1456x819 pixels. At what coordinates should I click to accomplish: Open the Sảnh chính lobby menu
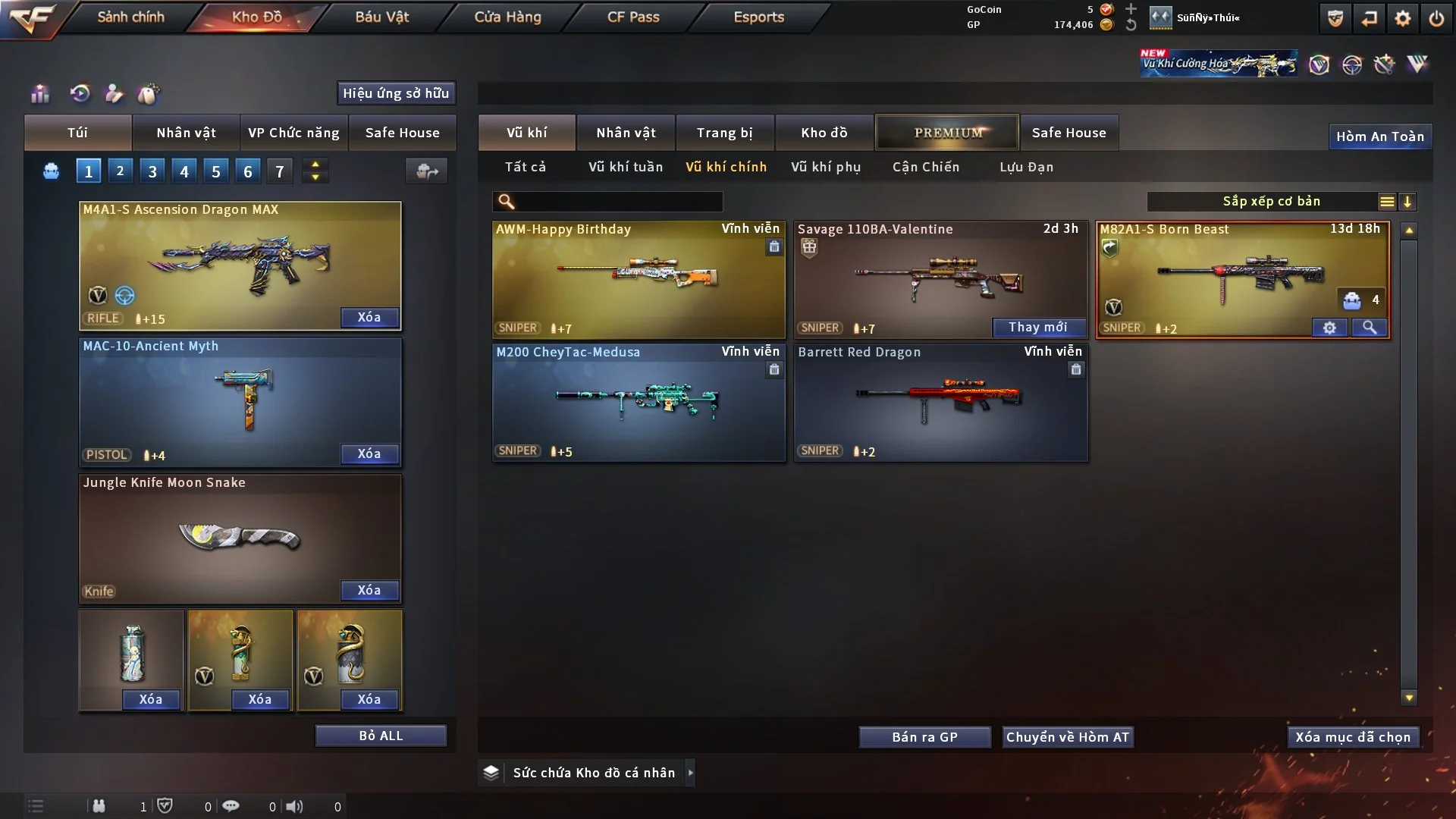(130, 17)
